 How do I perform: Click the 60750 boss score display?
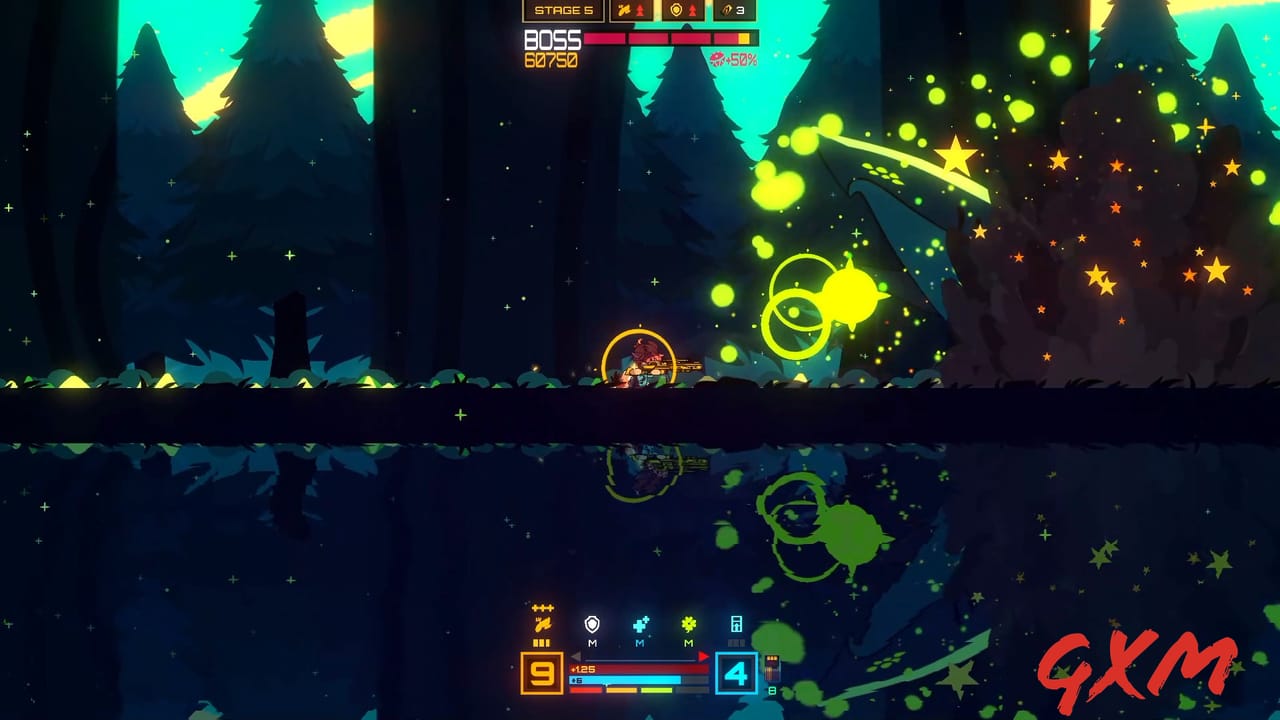coord(550,58)
